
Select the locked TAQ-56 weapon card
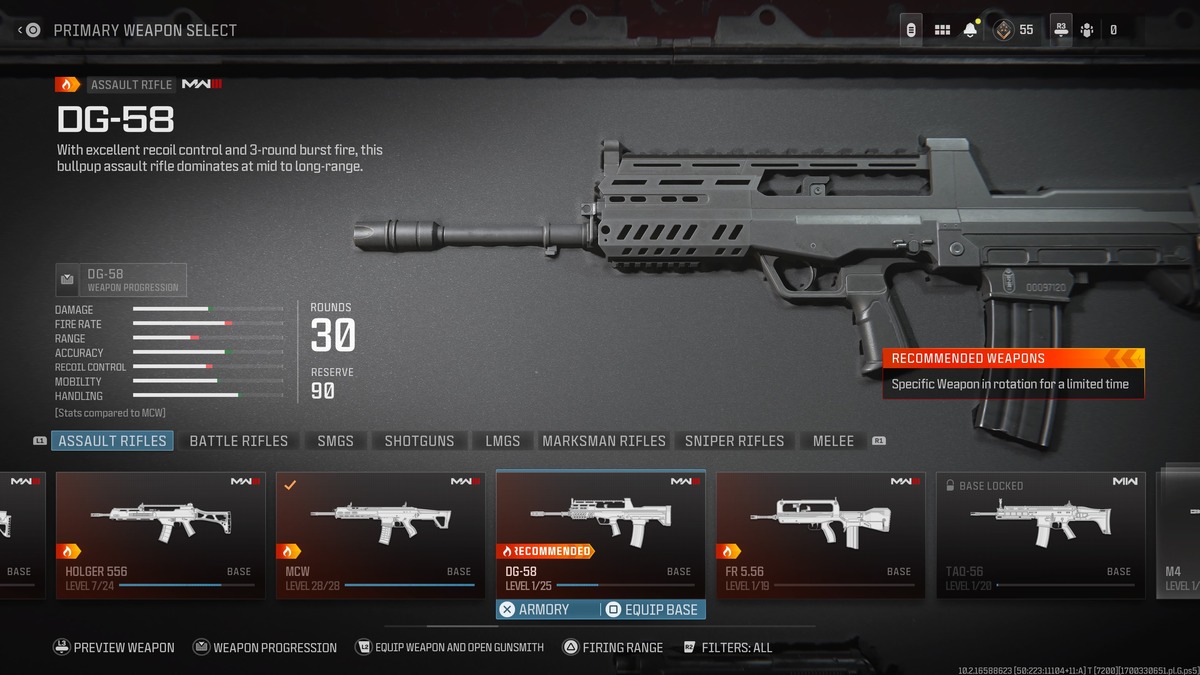(1040, 535)
